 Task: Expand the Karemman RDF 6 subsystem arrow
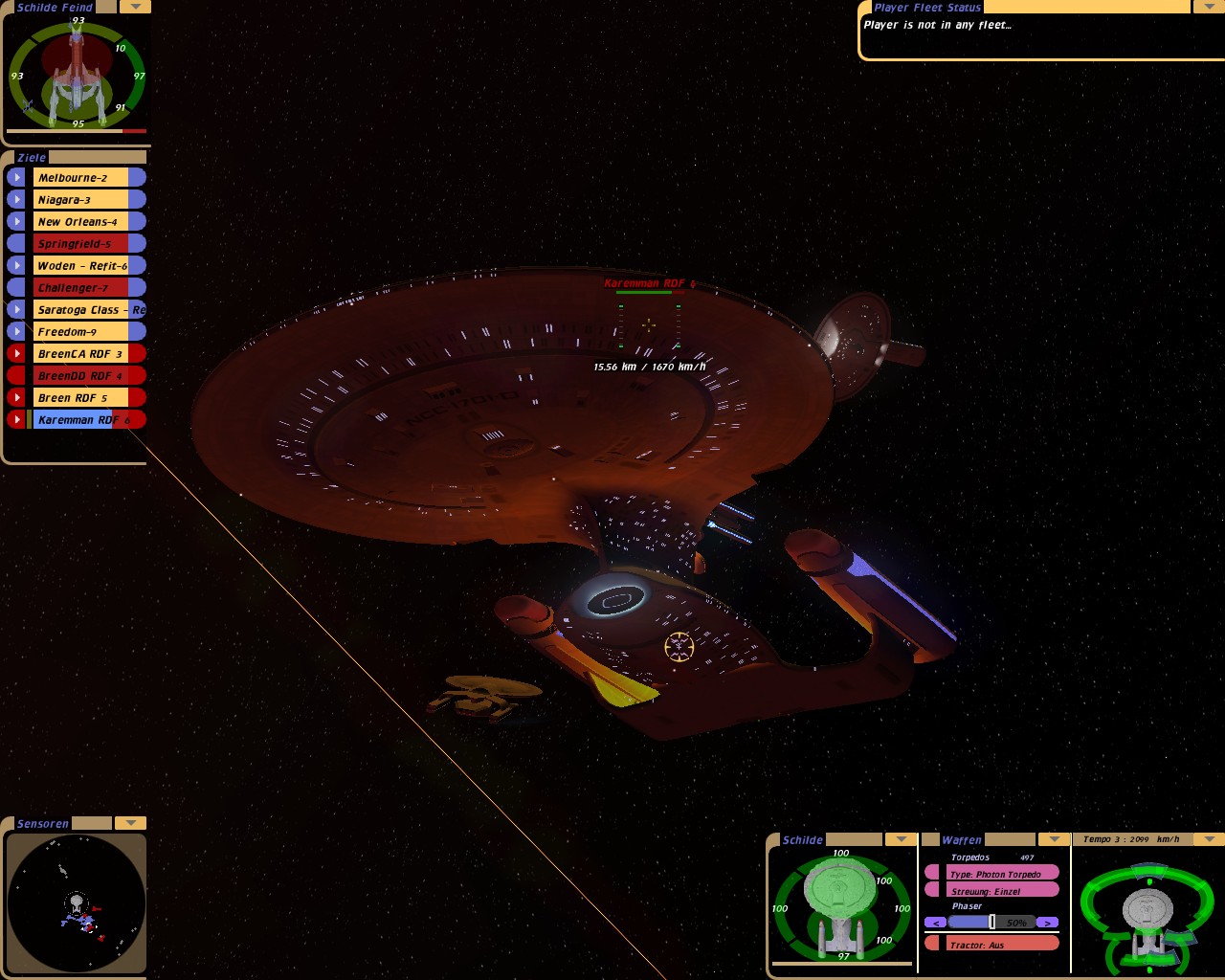(x=16, y=419)
